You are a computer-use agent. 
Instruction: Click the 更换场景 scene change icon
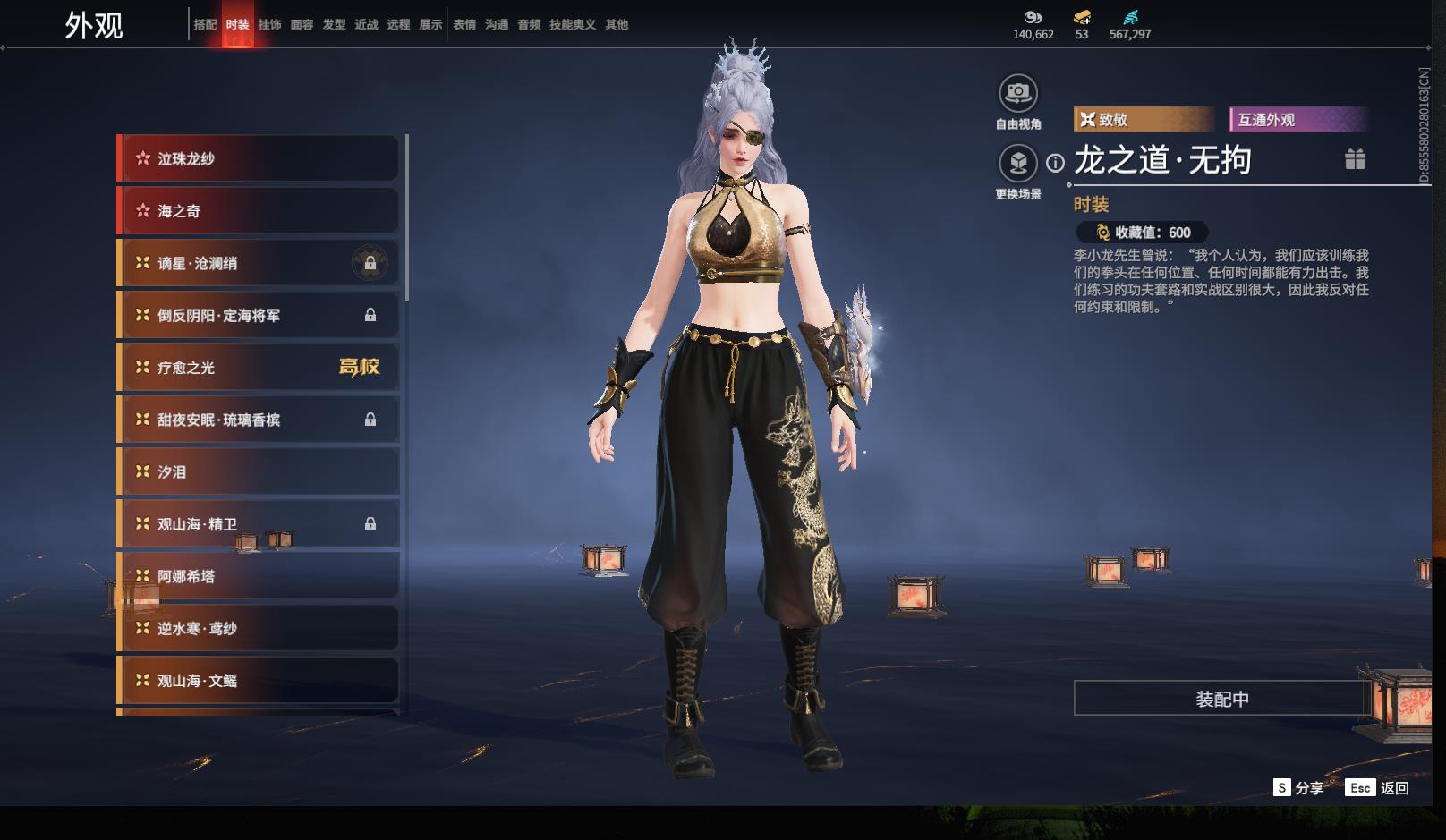1017,163
